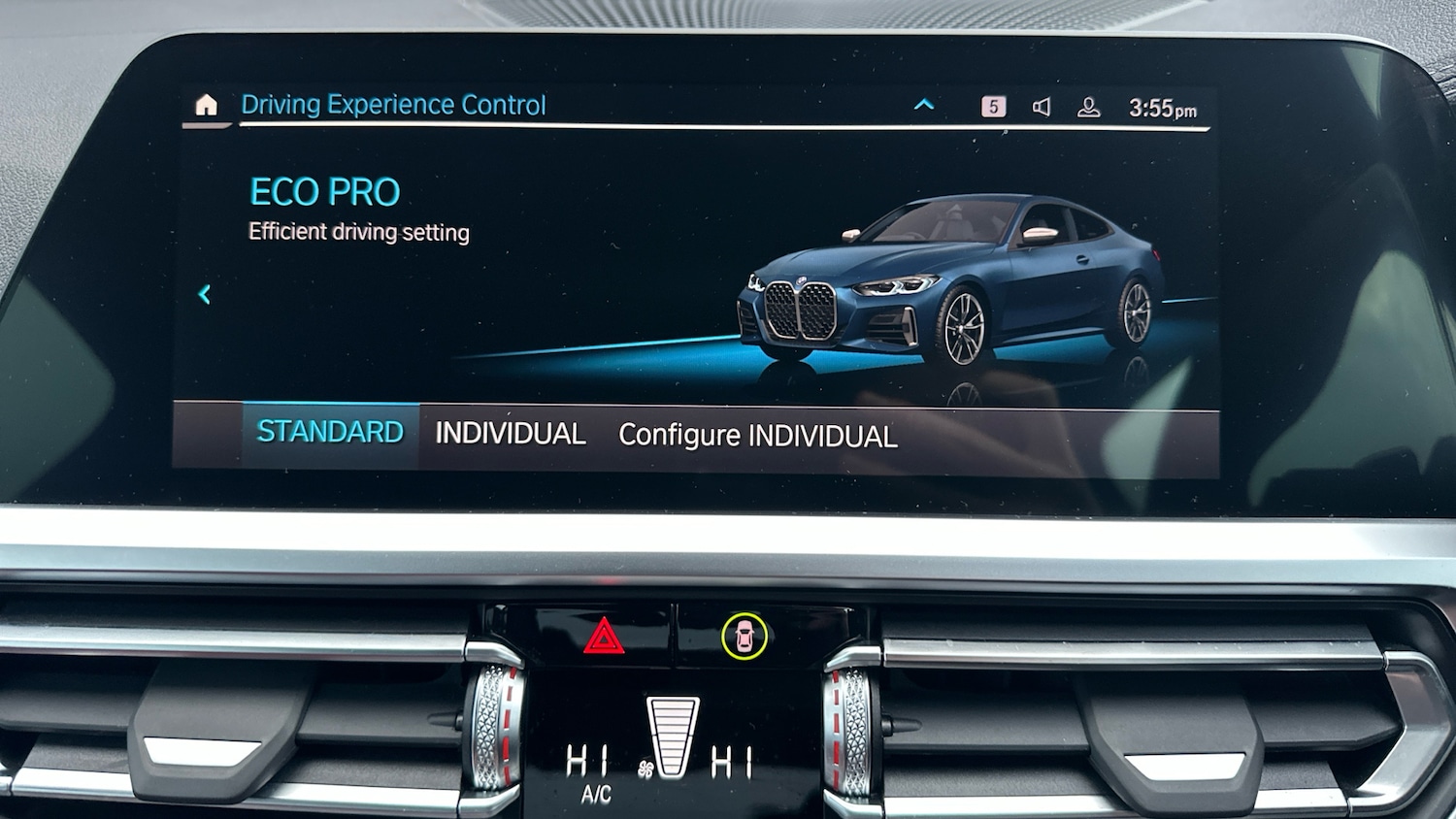Go to the home screen icon

pos(206,105)
